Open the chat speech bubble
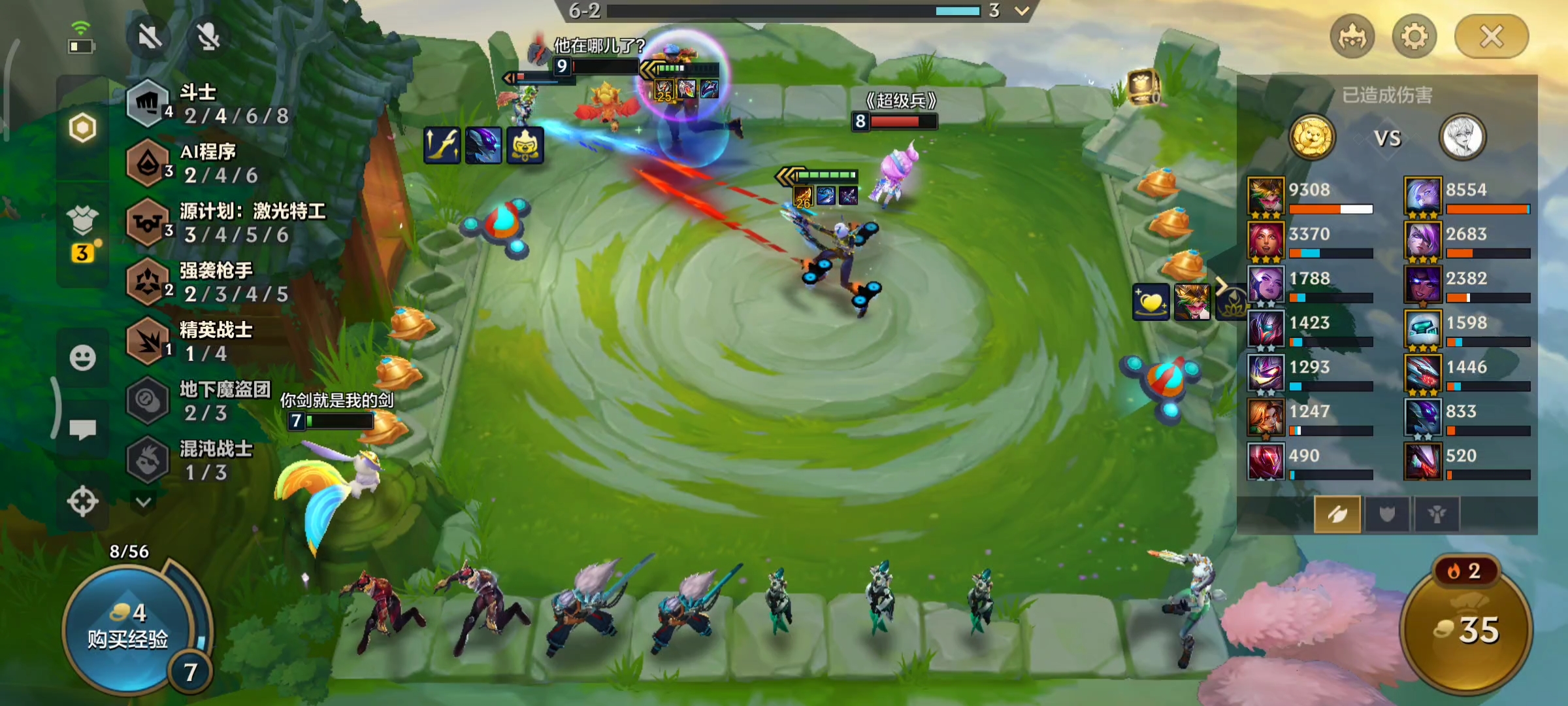Screen dimensions: 1568x706 coord(82,429)
